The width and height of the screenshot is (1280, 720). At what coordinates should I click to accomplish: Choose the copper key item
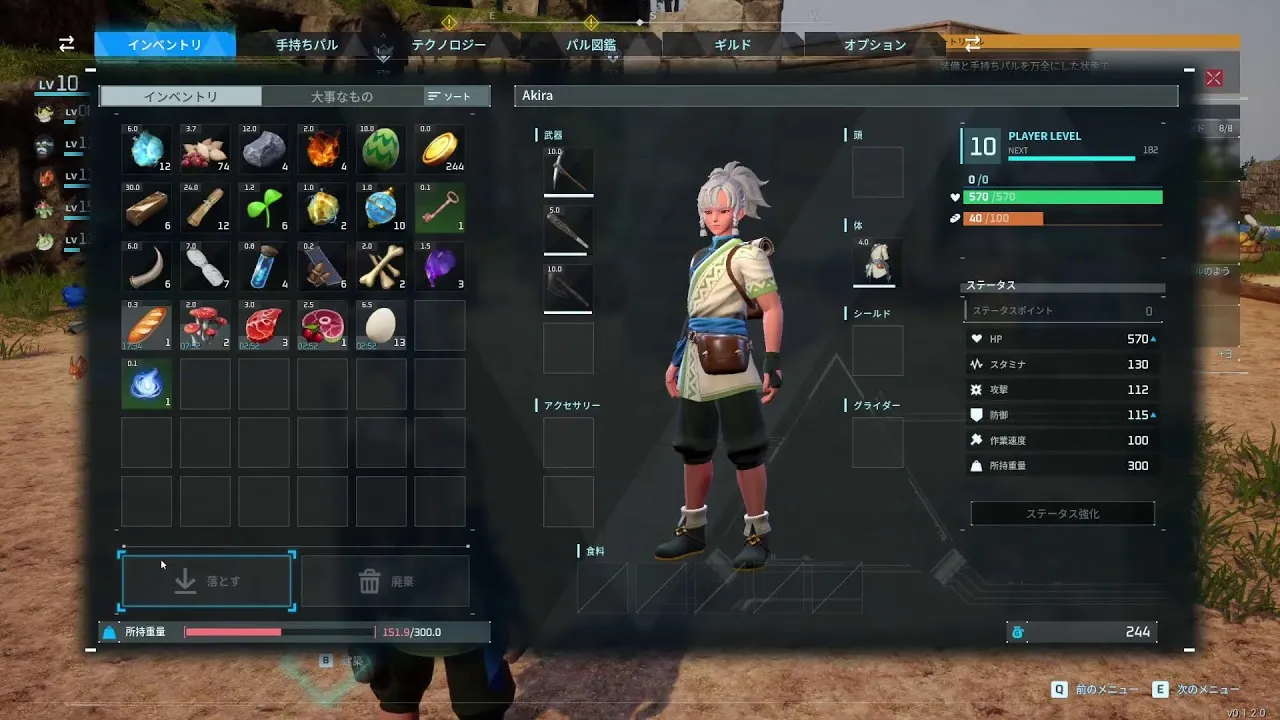[x=440, y=208]
